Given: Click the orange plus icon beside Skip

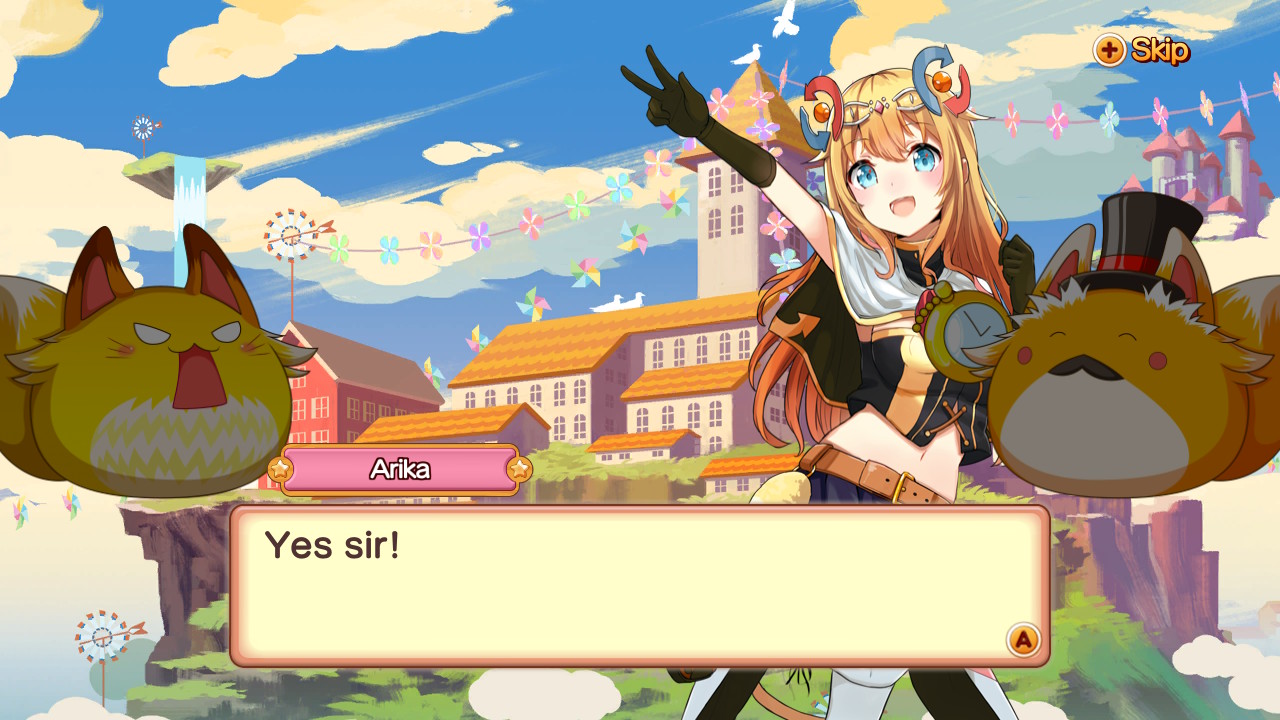Looking at the screenshot, I should point(1112,52).
